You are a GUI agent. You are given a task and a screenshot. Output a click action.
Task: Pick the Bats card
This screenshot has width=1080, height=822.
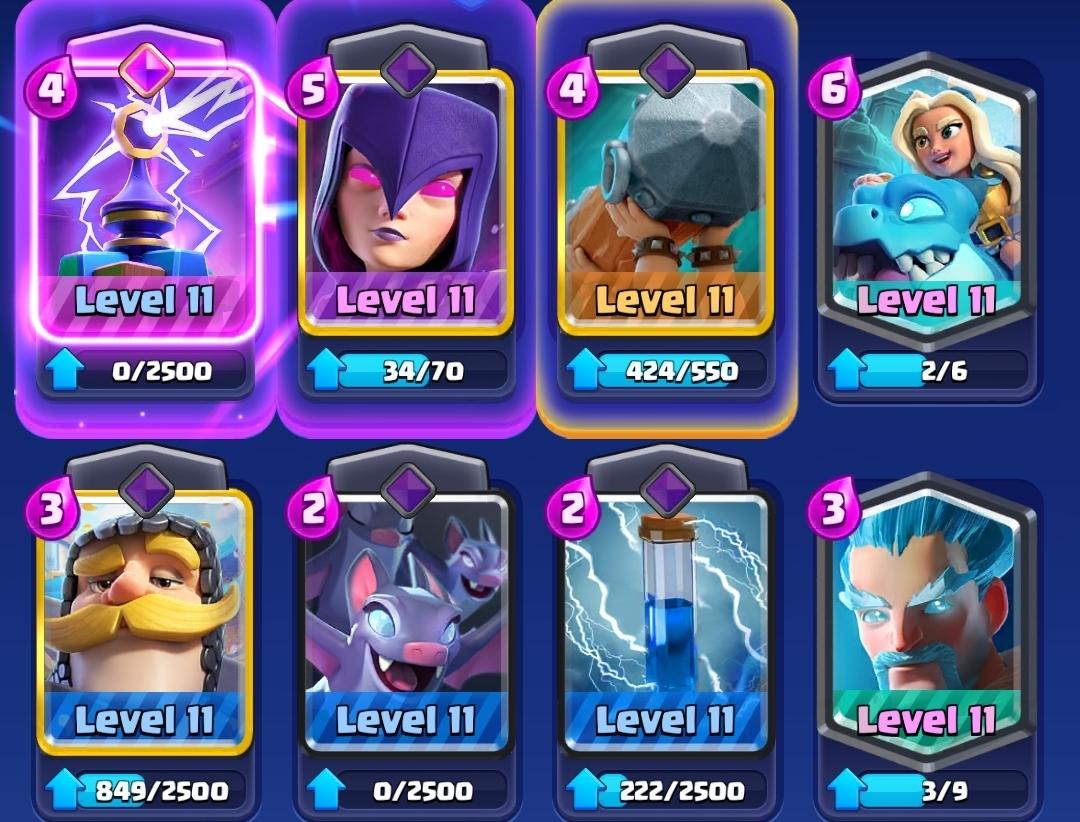pos(405,620)
